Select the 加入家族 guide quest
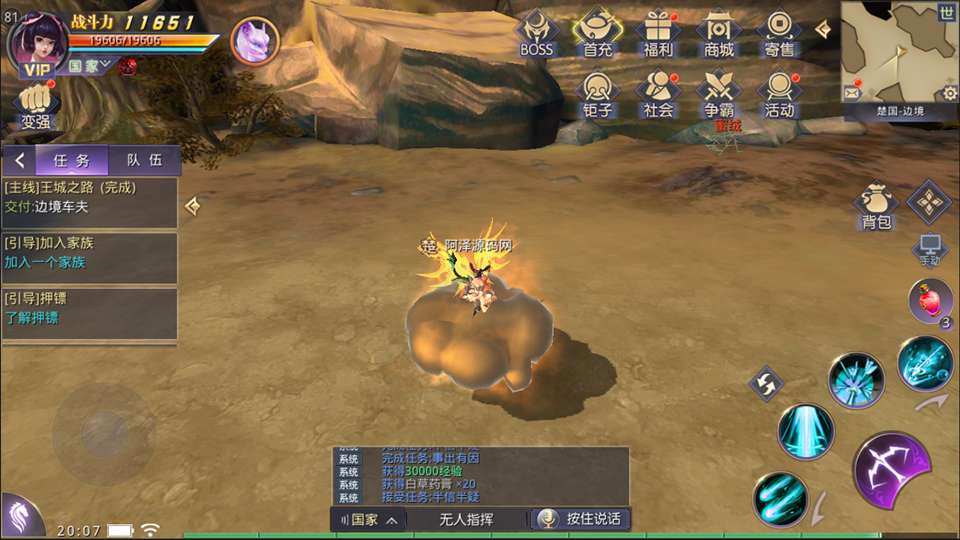The image size is (960, 540). click(x=90, y=253)
